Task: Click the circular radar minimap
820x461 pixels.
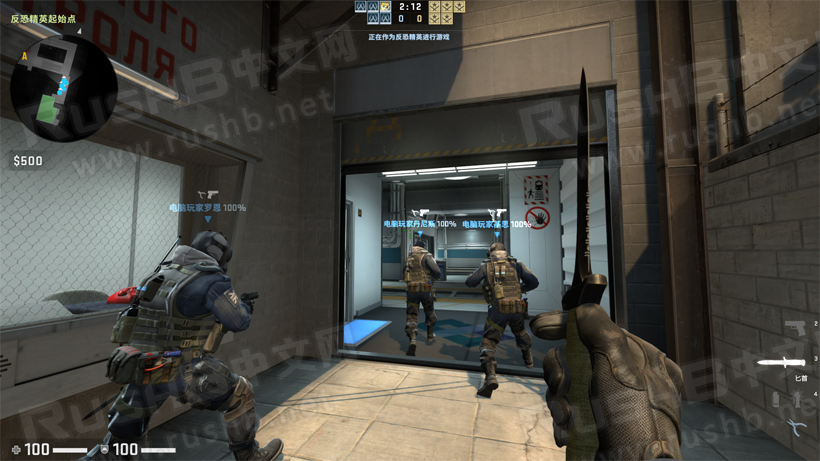Action: coord(63,88)
